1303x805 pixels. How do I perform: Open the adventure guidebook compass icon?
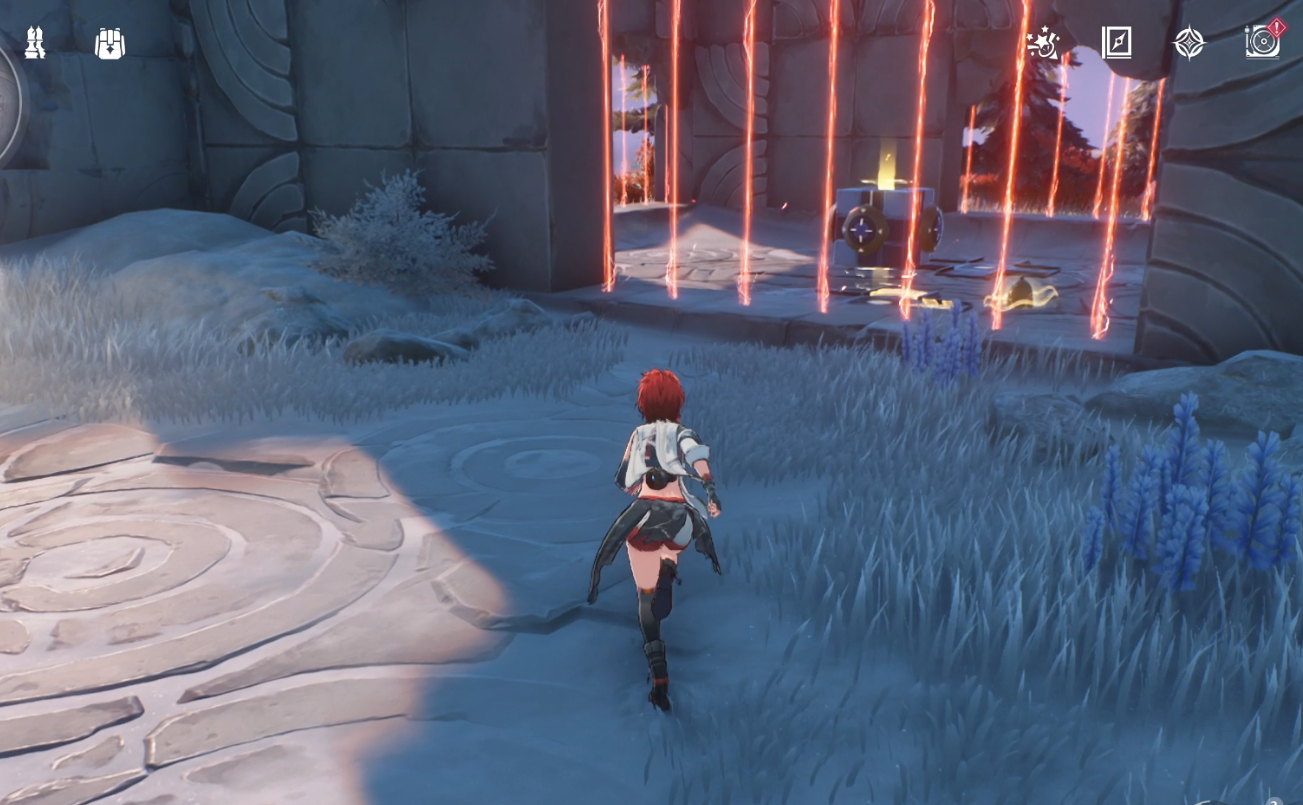1117,44
